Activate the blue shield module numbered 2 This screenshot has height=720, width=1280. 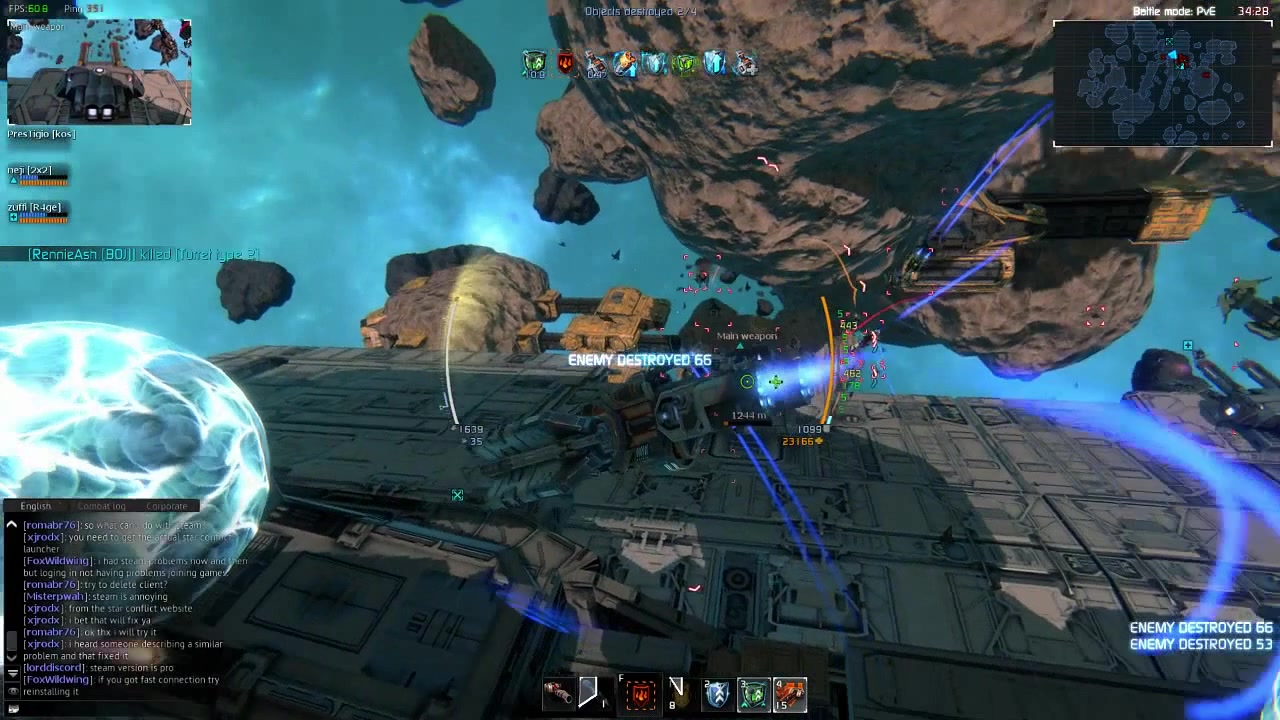click(x=717, y=692)
